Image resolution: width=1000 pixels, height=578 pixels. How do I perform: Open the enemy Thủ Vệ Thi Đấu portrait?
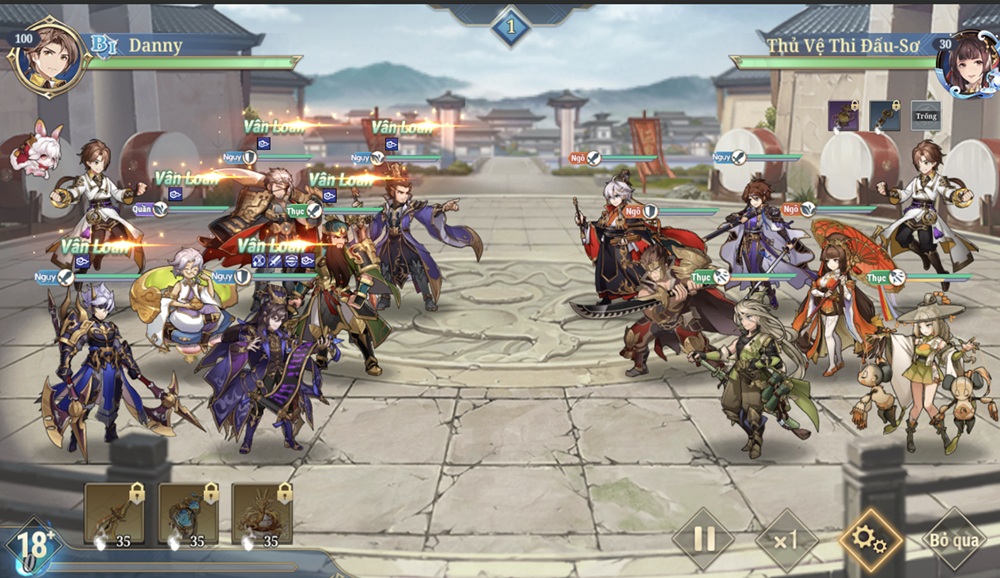964,61
